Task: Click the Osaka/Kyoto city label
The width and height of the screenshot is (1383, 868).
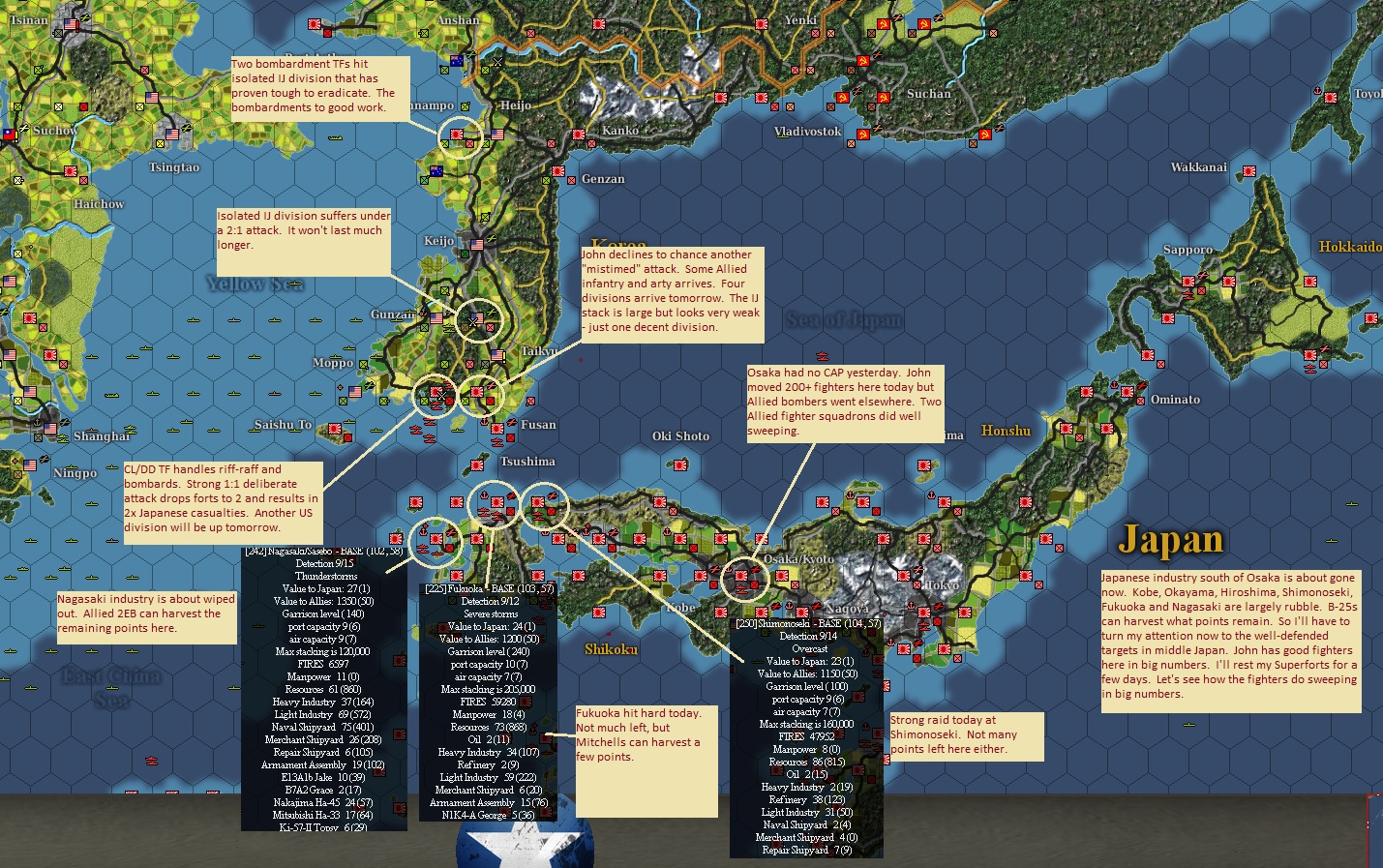Action: pos(798,558)
